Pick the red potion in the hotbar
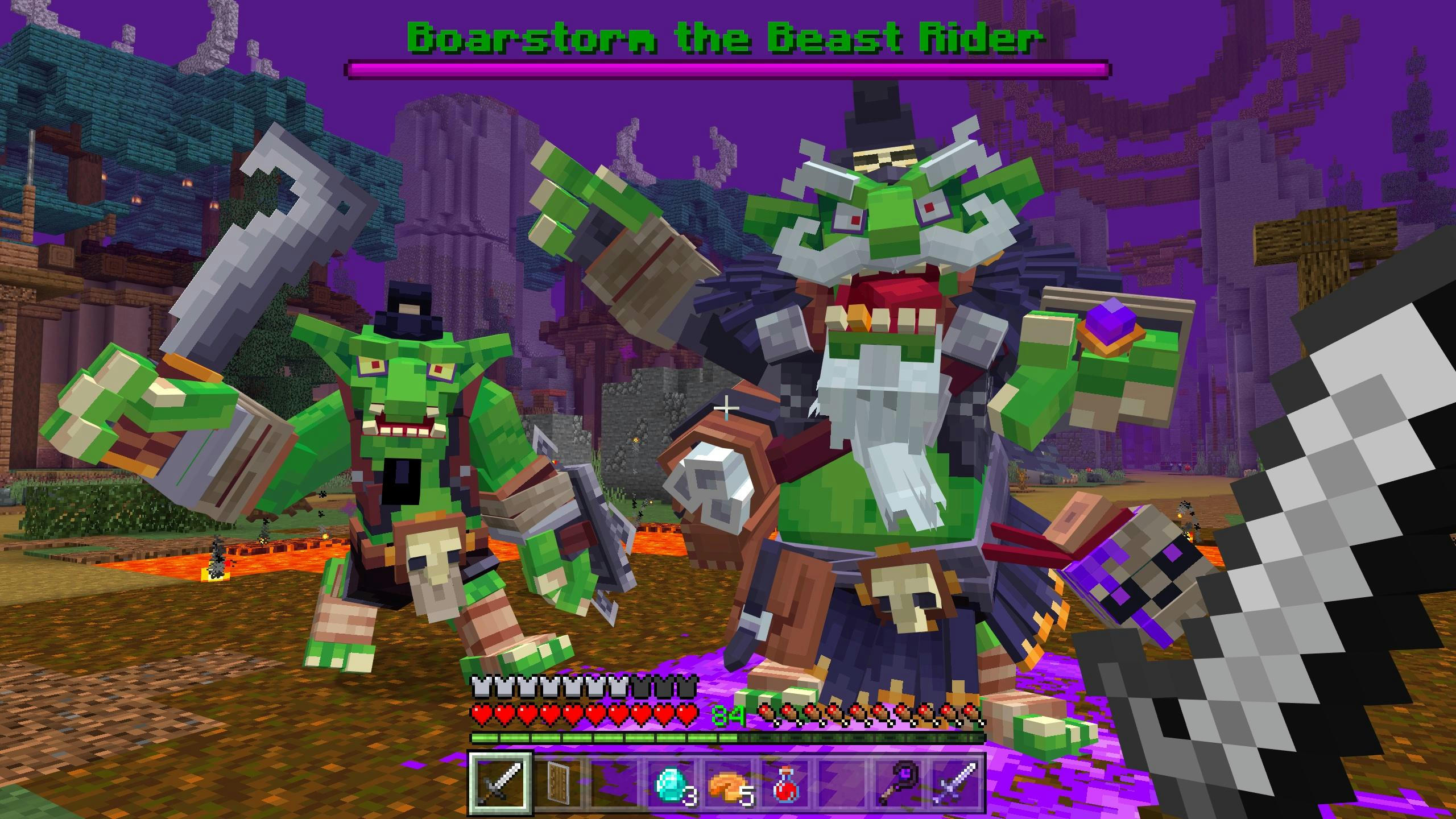Image resolution: width=1456 pixels, height=819 pixels. 787,783
